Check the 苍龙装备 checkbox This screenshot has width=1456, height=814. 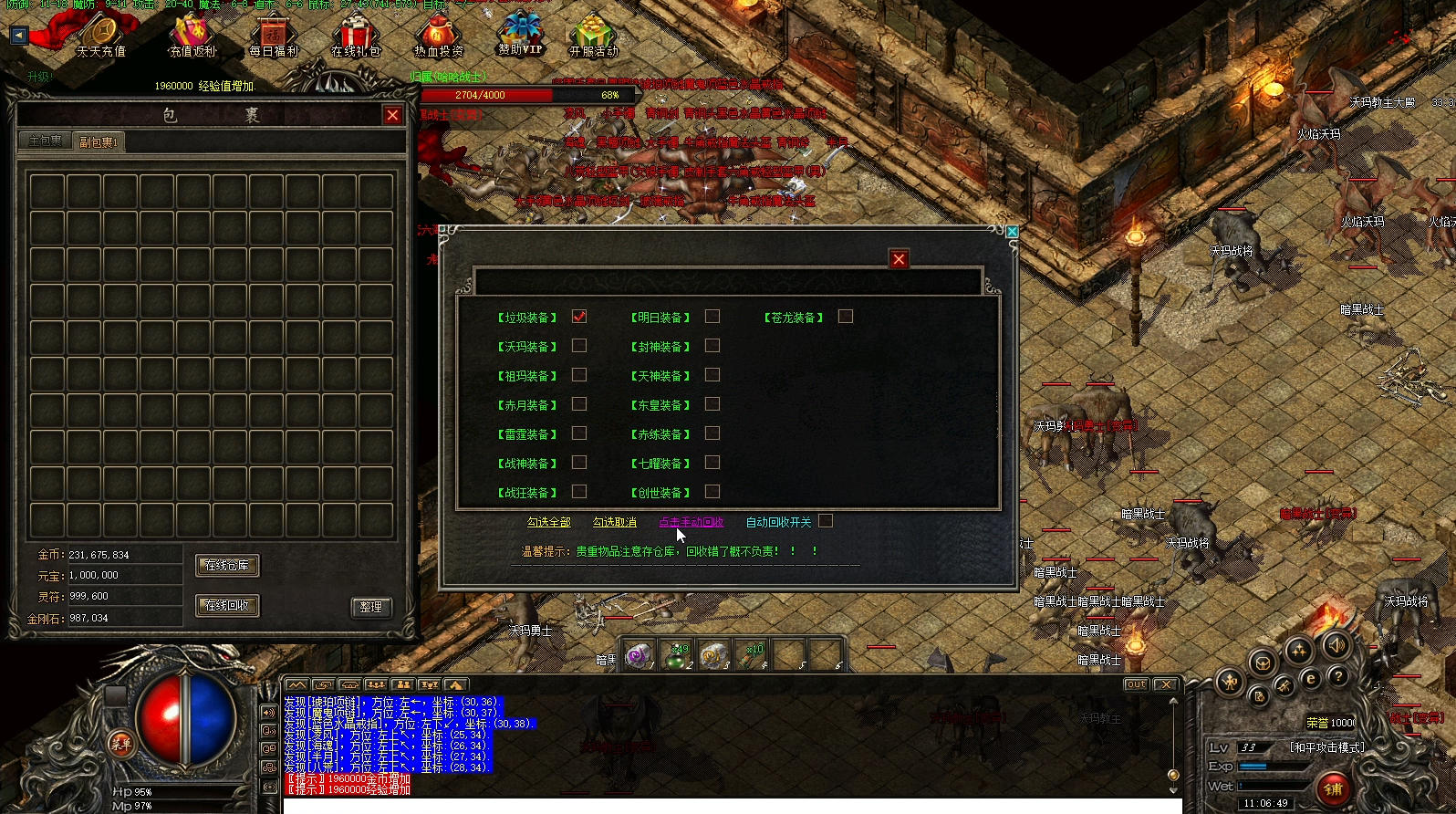tap(846, 317)
